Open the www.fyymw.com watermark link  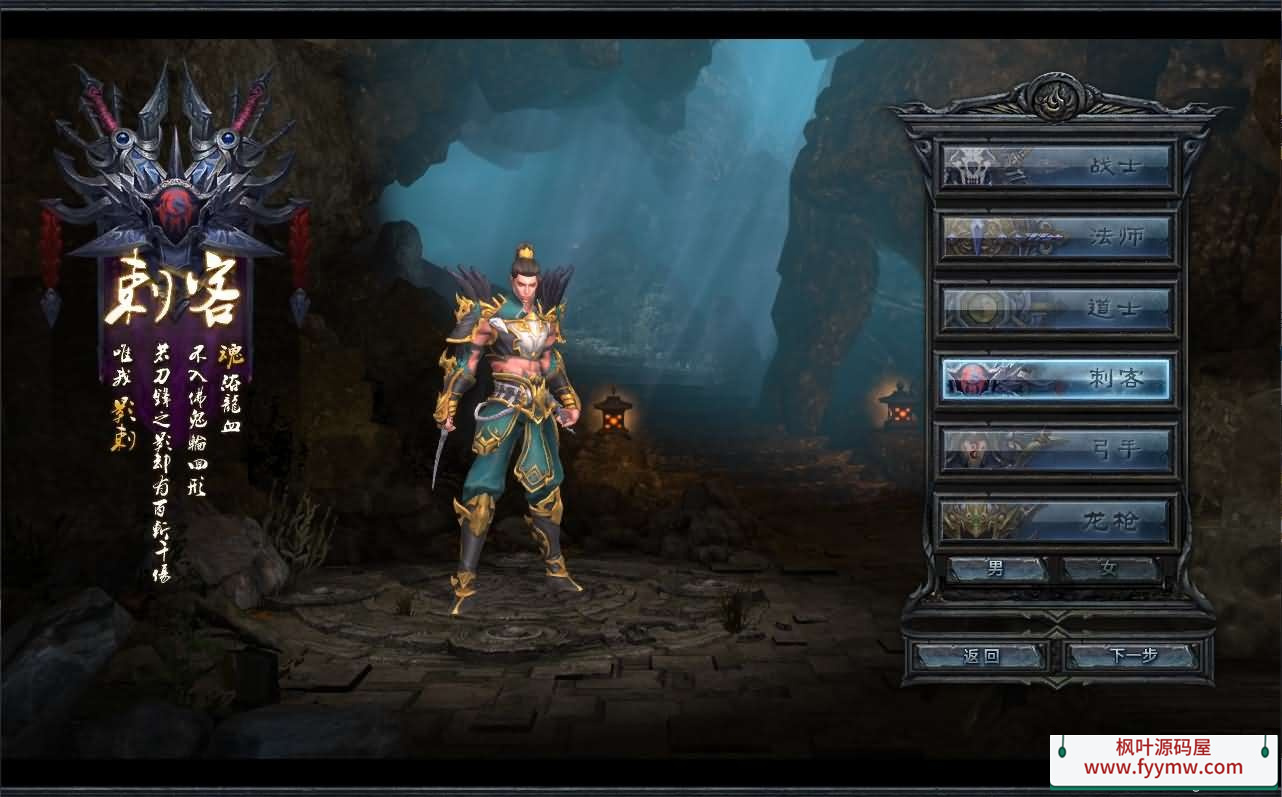1163,768
